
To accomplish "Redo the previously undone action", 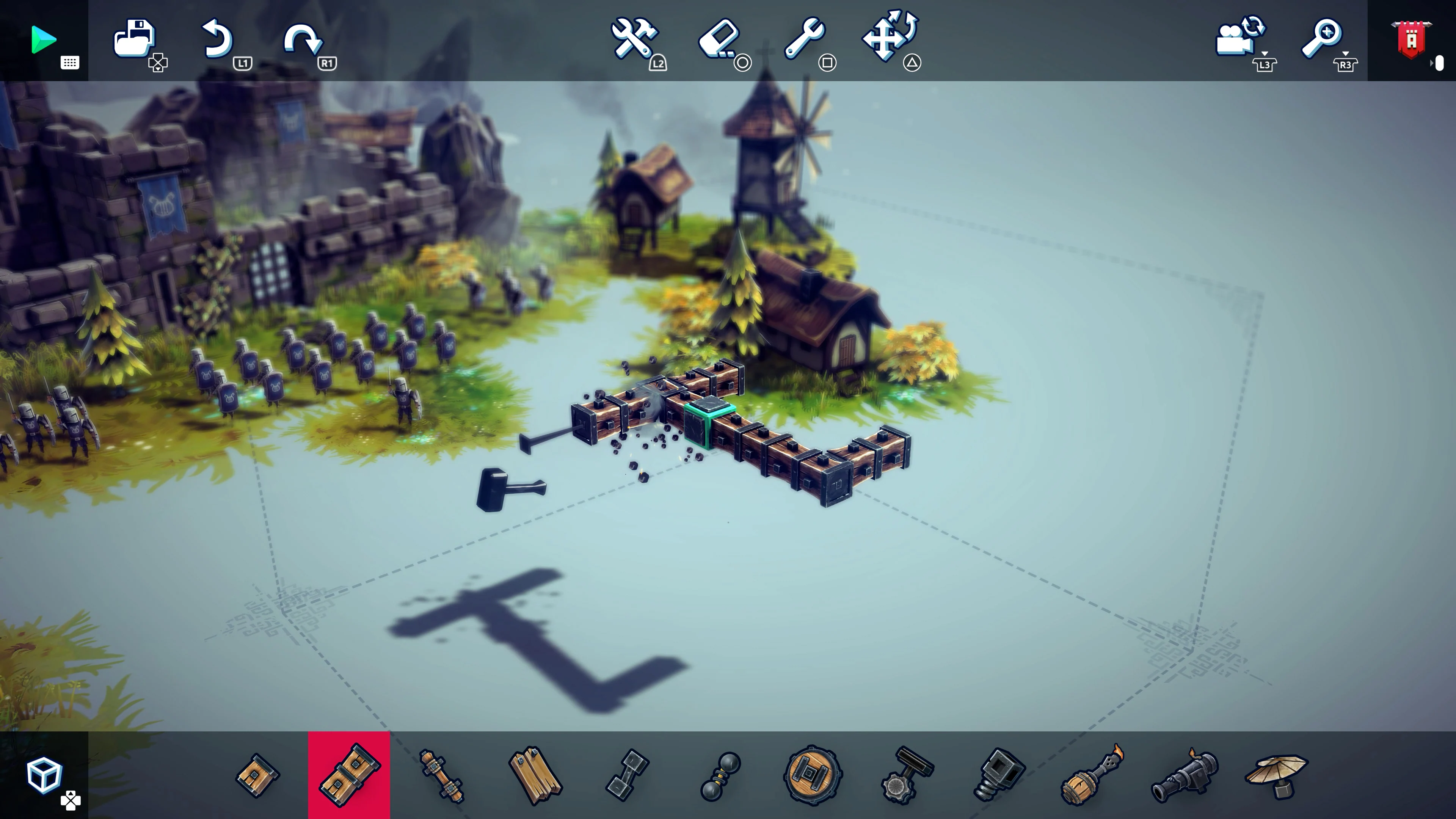I will click(303, 39).
